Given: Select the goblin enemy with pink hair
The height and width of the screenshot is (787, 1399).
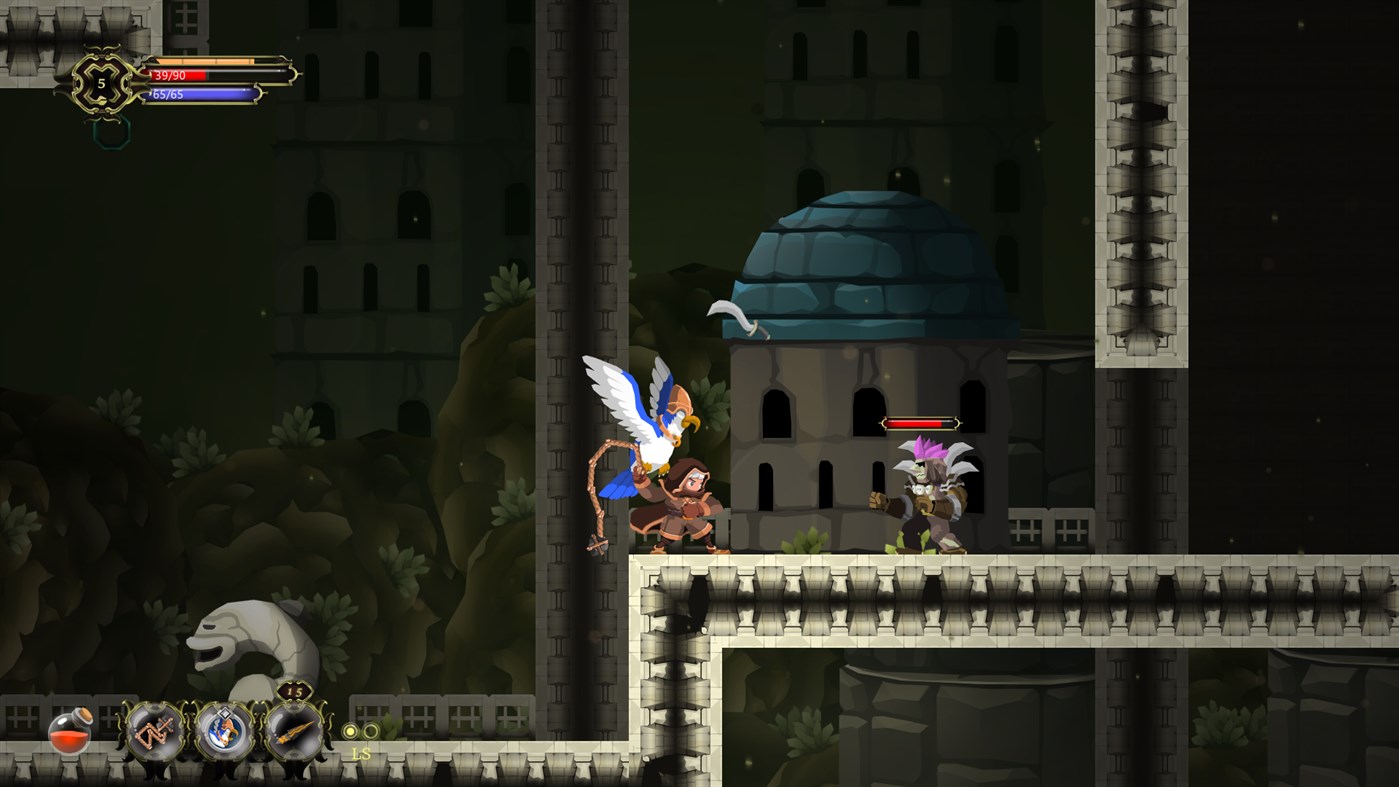Looking at the screenshot, I should 925,490.
